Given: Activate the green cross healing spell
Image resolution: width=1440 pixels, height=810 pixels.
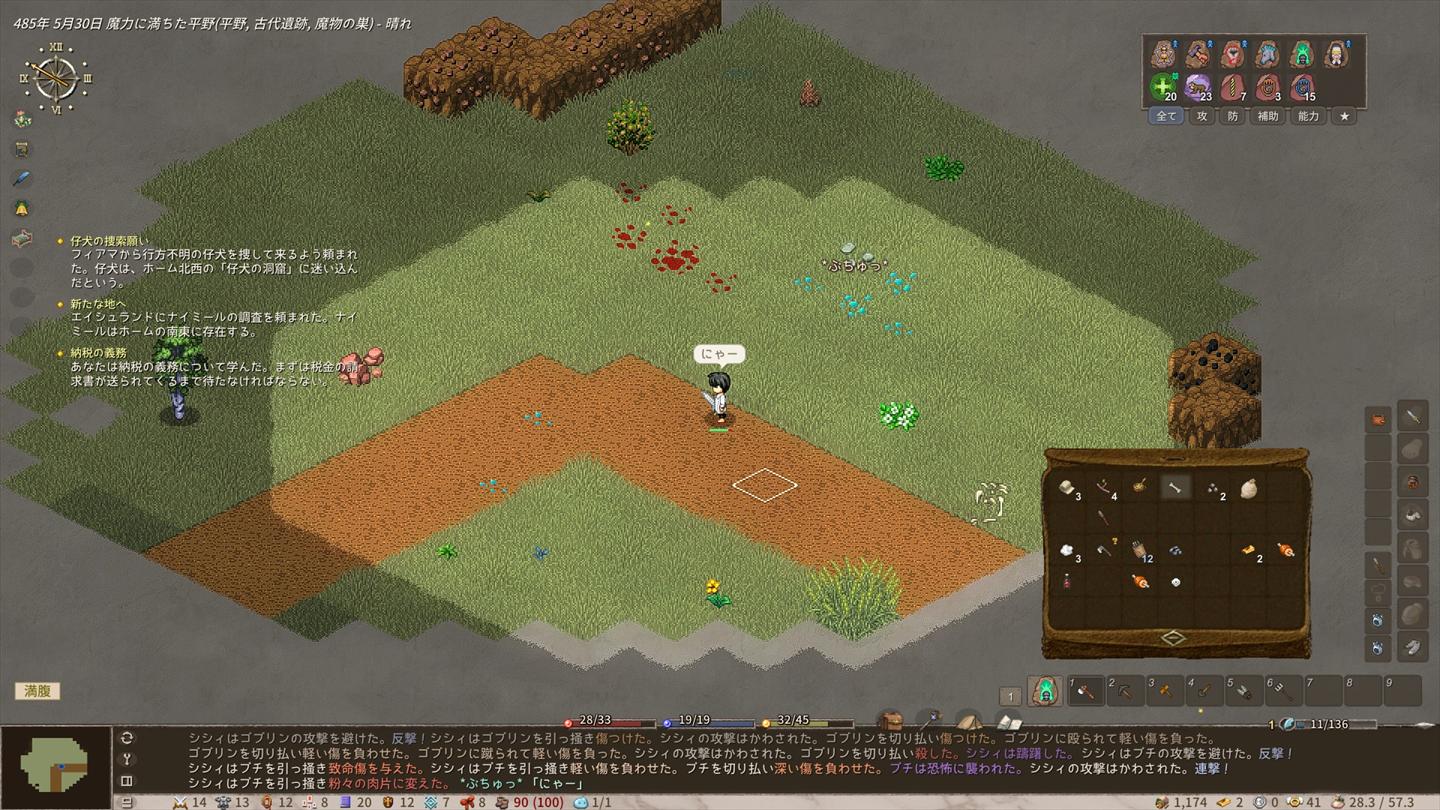Looking at the screenshot, I should click(x=1162, y=86).
